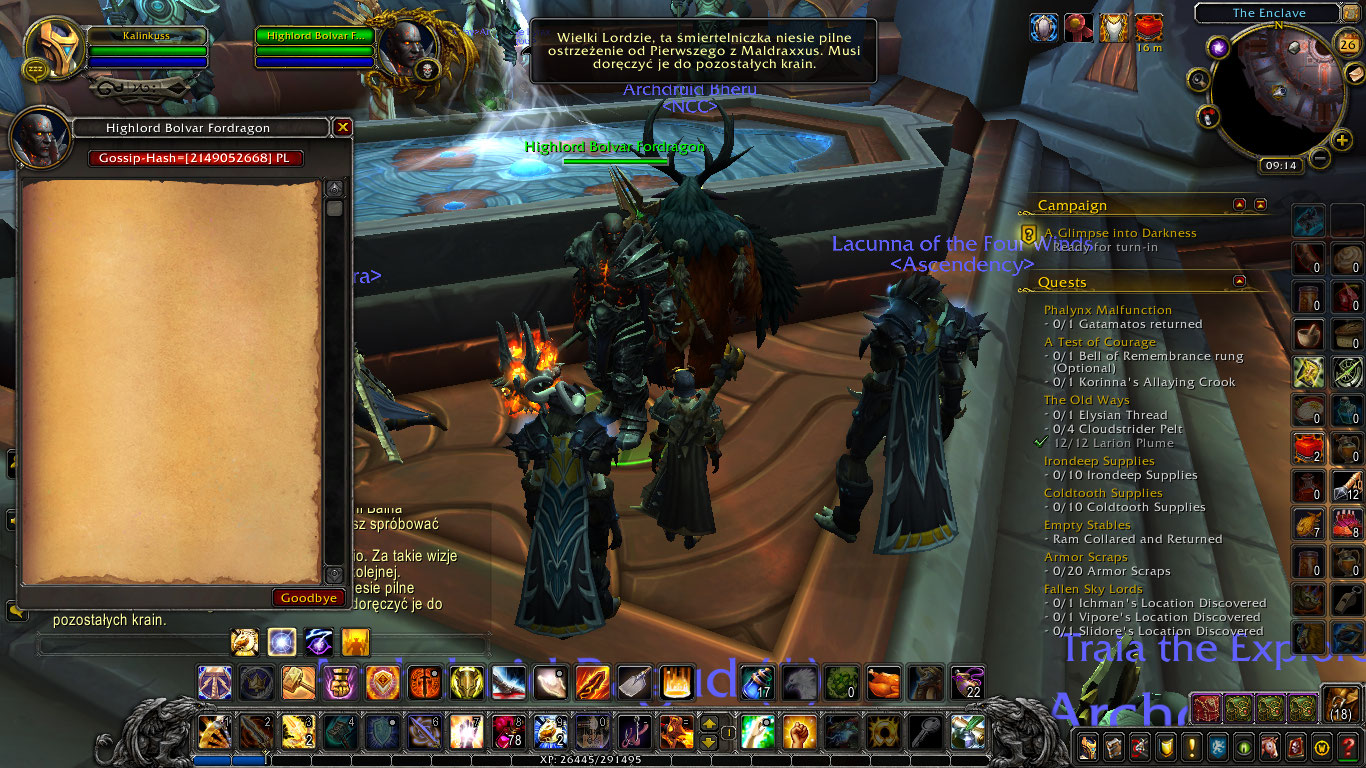Open Collections via the horse head icon

click(x=1271, y=747)
